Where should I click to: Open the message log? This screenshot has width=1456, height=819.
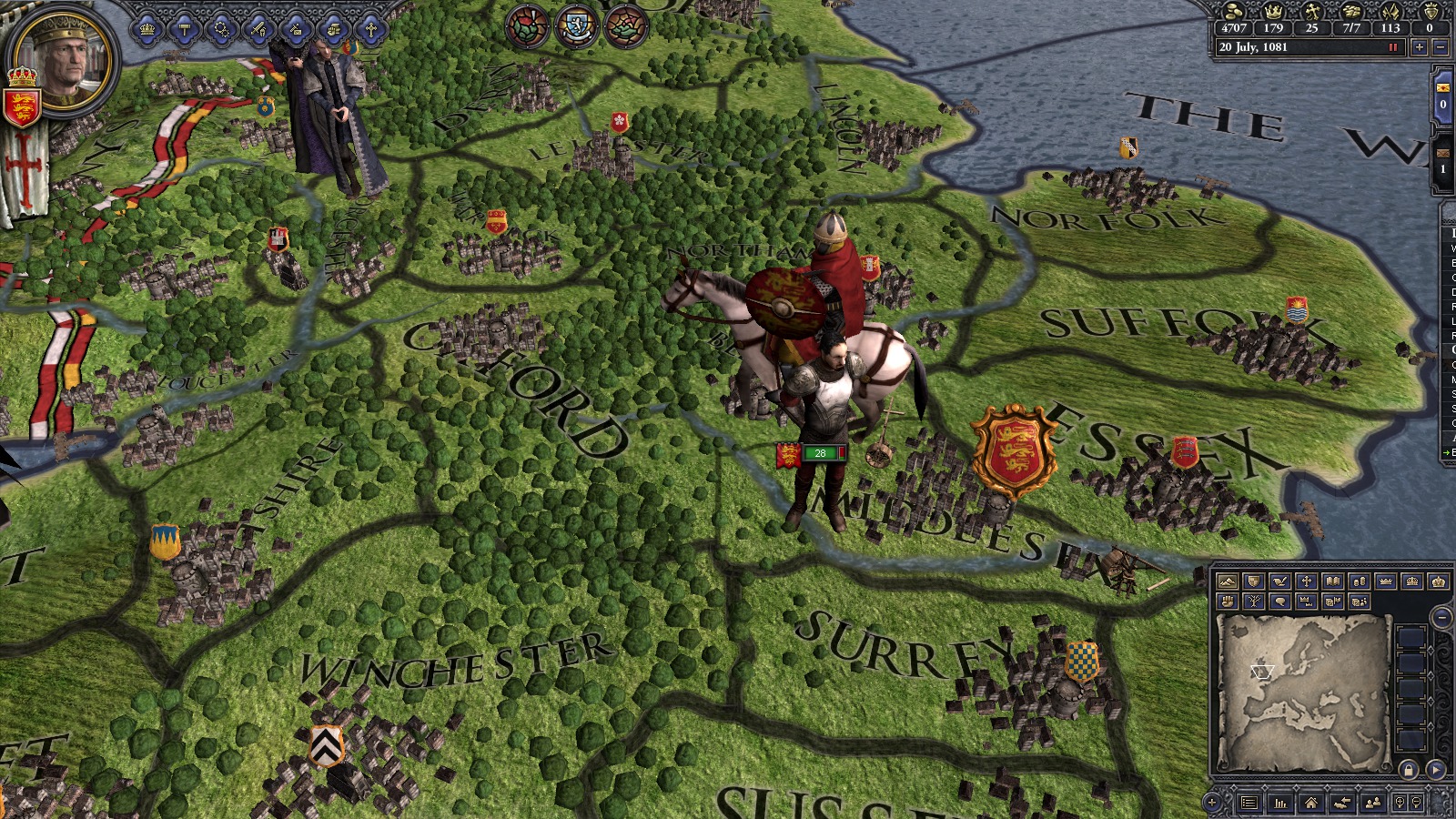[x=1249, y=803]
